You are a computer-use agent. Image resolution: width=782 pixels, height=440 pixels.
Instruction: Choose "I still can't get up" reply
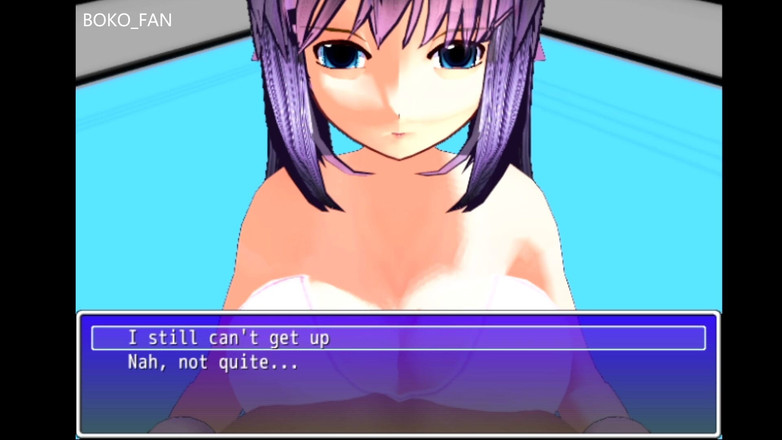[229, 338]
